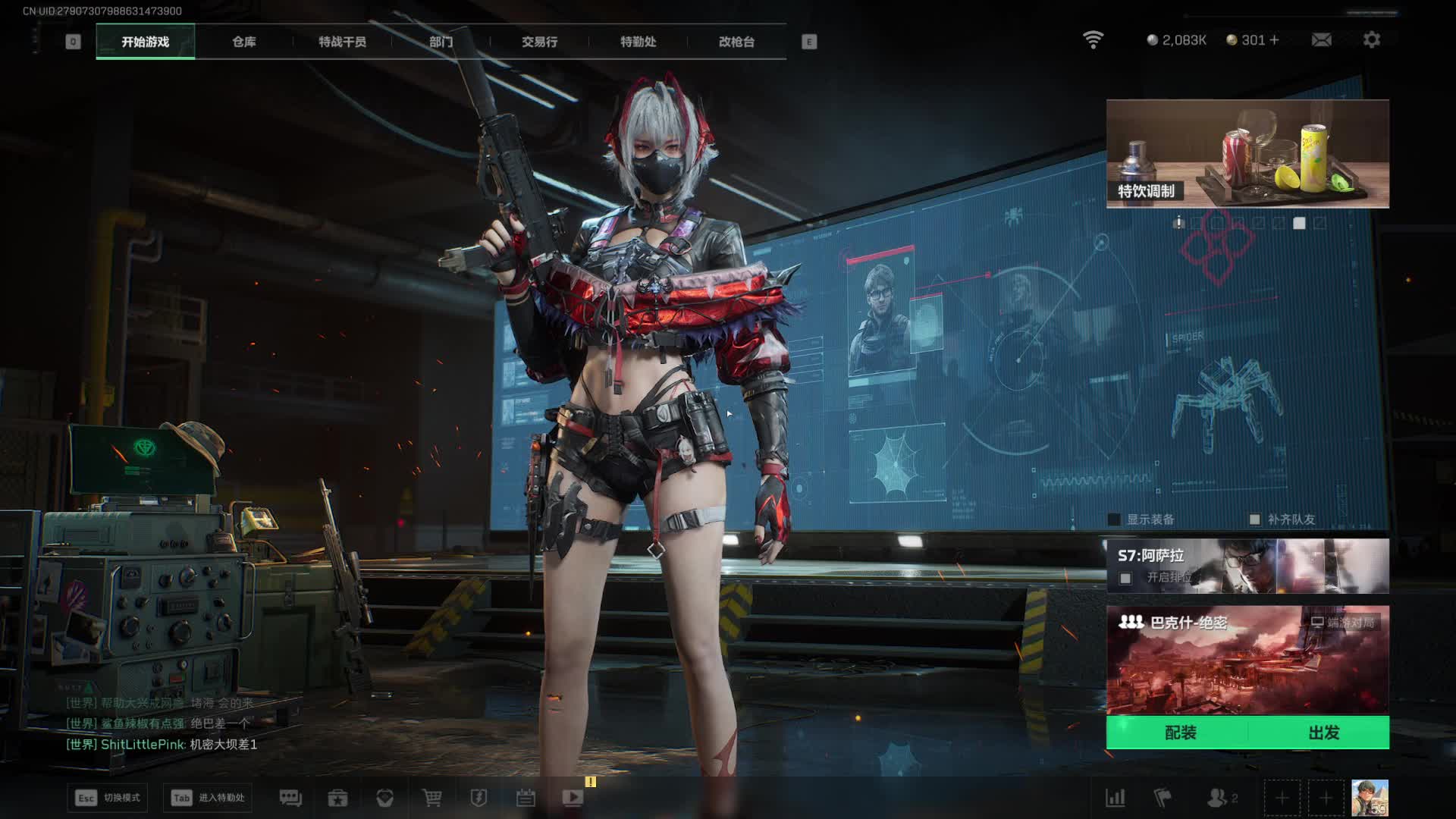This screenshot has height=819, width=1456.
Task: Open the 特勤处 tab
Action: (638, 42)
